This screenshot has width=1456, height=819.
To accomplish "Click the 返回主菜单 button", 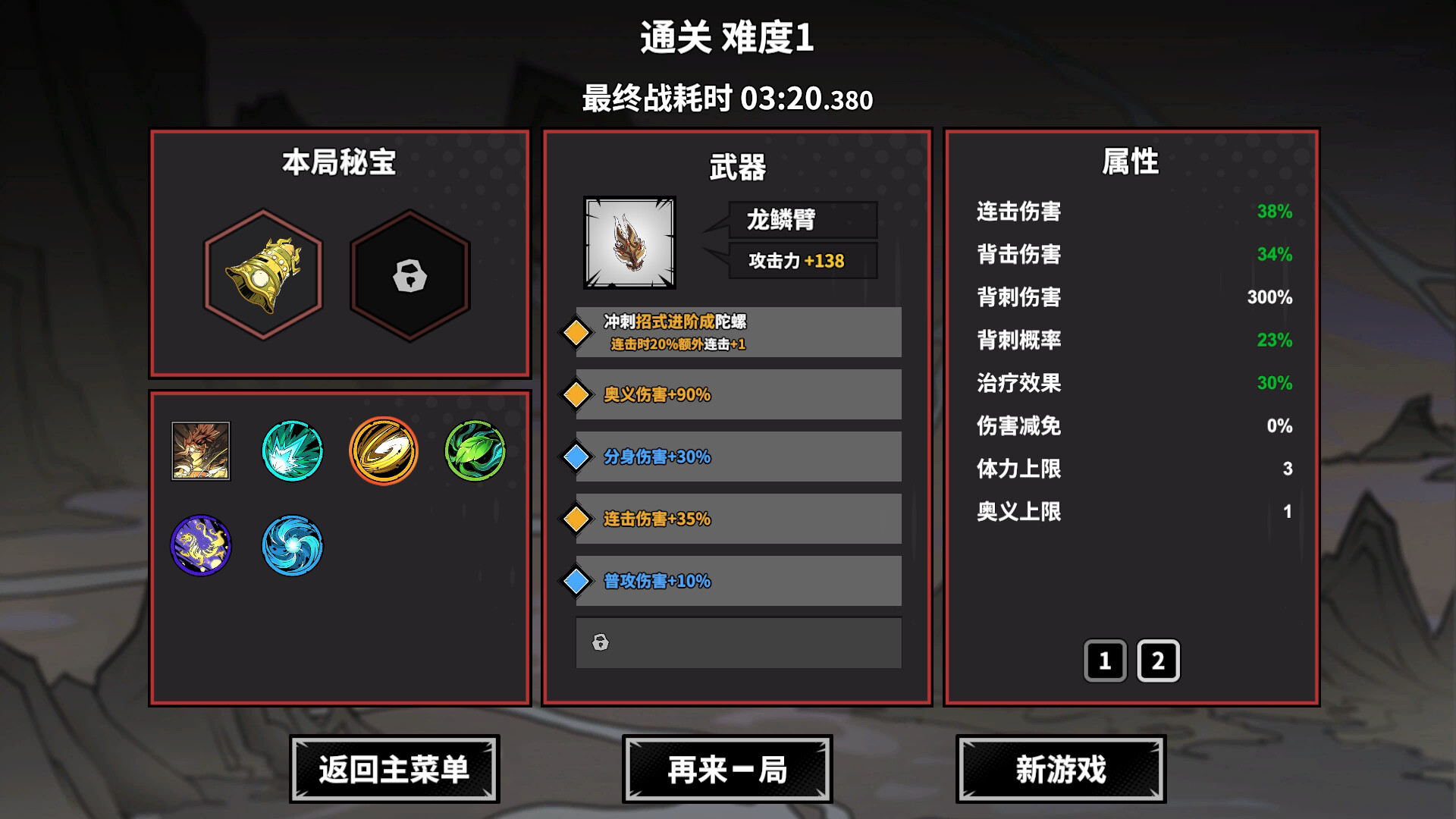I will tap(393, 768).
